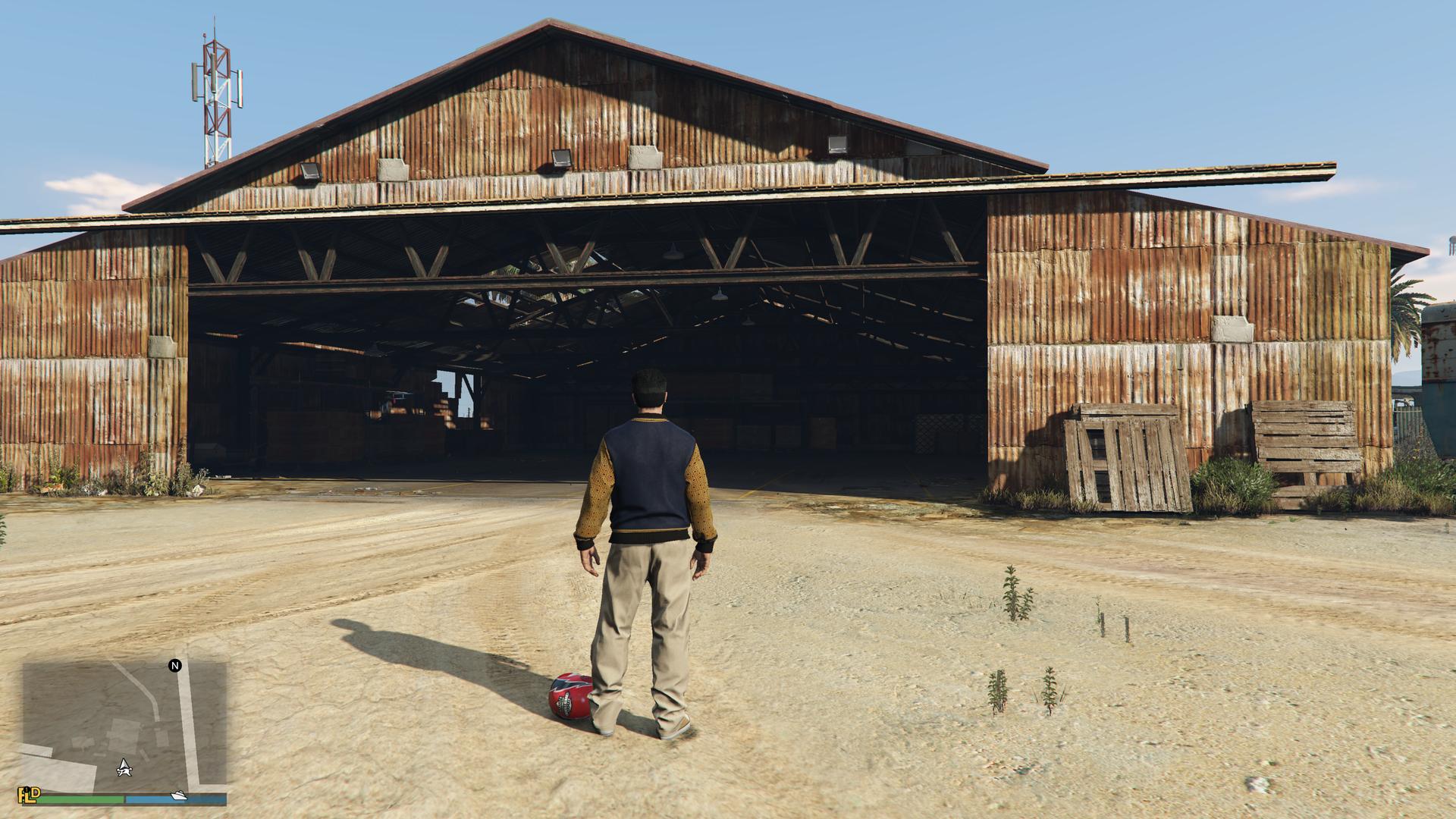This screenshot has height=819, width=1456.
Task: Select the player arrow marker on the minimap
Action: point(124,768)
